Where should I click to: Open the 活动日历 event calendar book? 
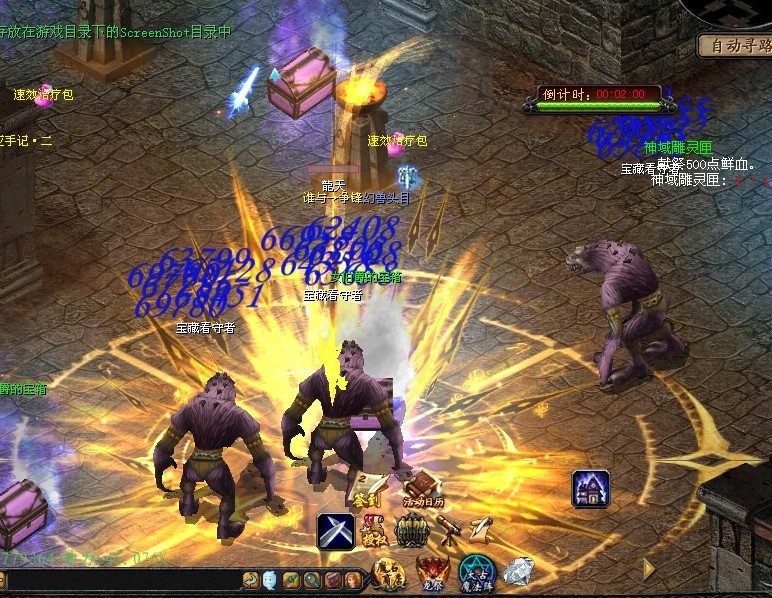click(x=422, y=487)
